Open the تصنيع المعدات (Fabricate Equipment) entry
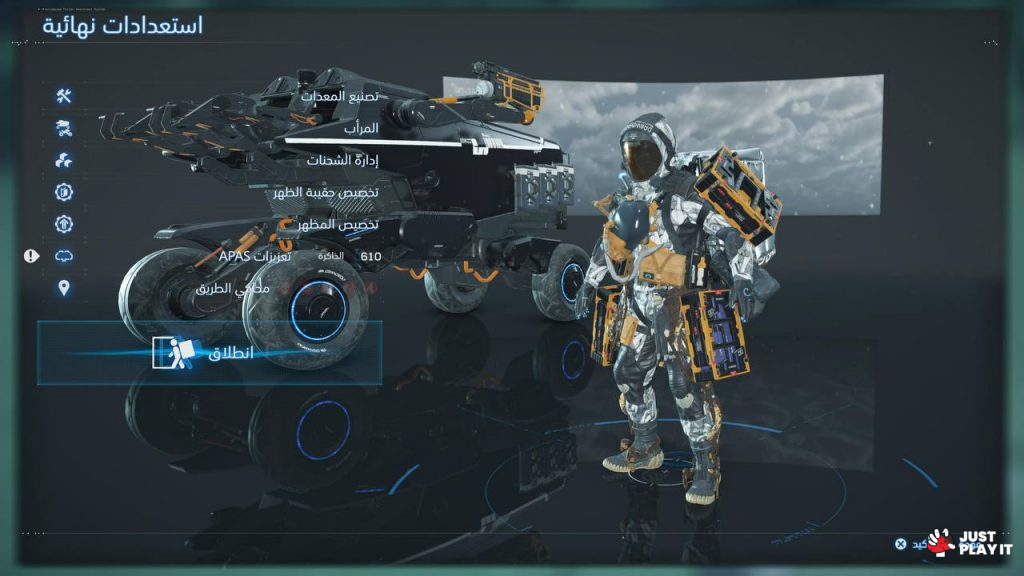The image size is (1024, 576). pyautogui.click(x=338, y=97)
